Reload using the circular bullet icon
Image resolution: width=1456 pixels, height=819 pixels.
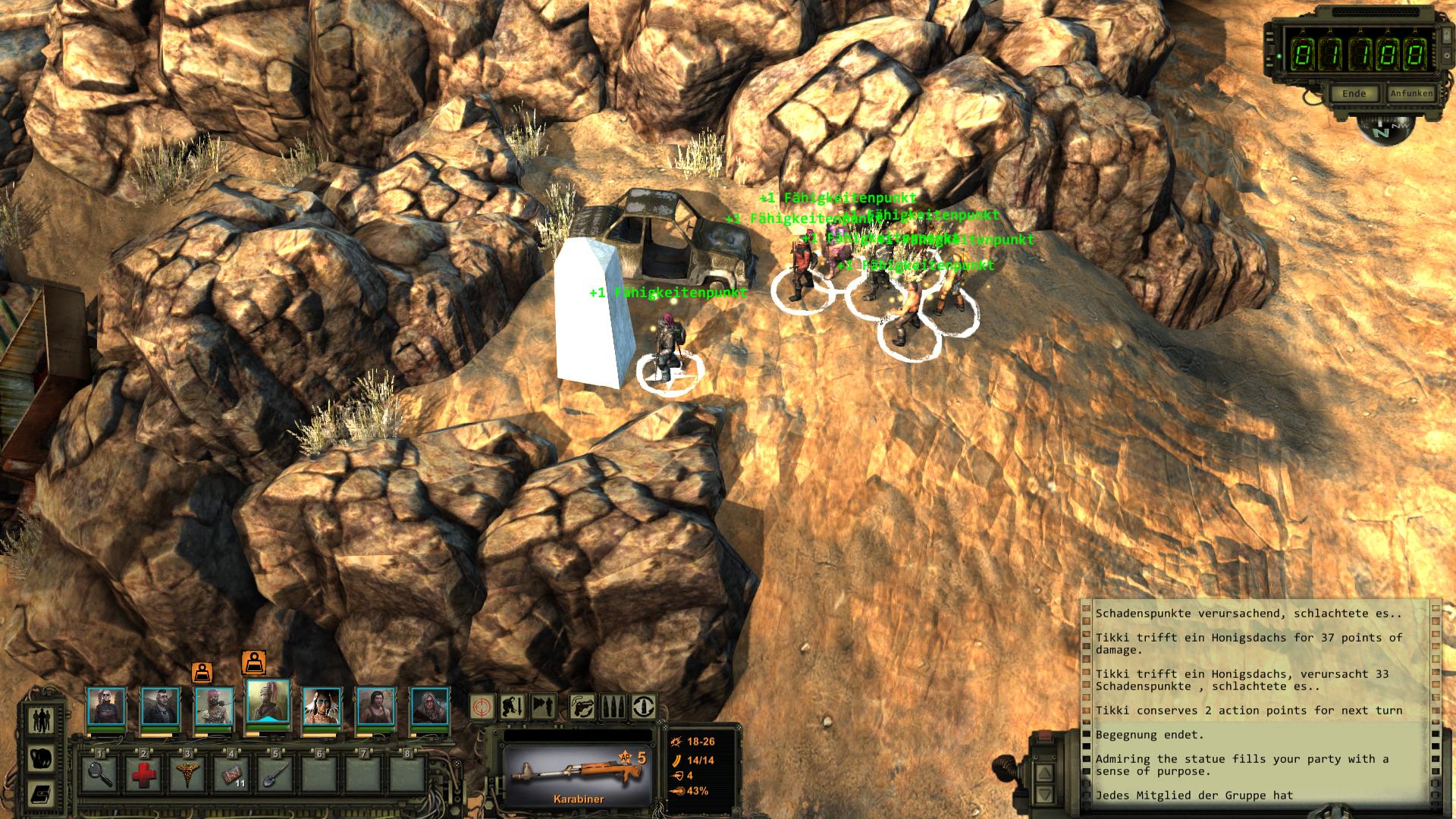(x=644, y=707)
